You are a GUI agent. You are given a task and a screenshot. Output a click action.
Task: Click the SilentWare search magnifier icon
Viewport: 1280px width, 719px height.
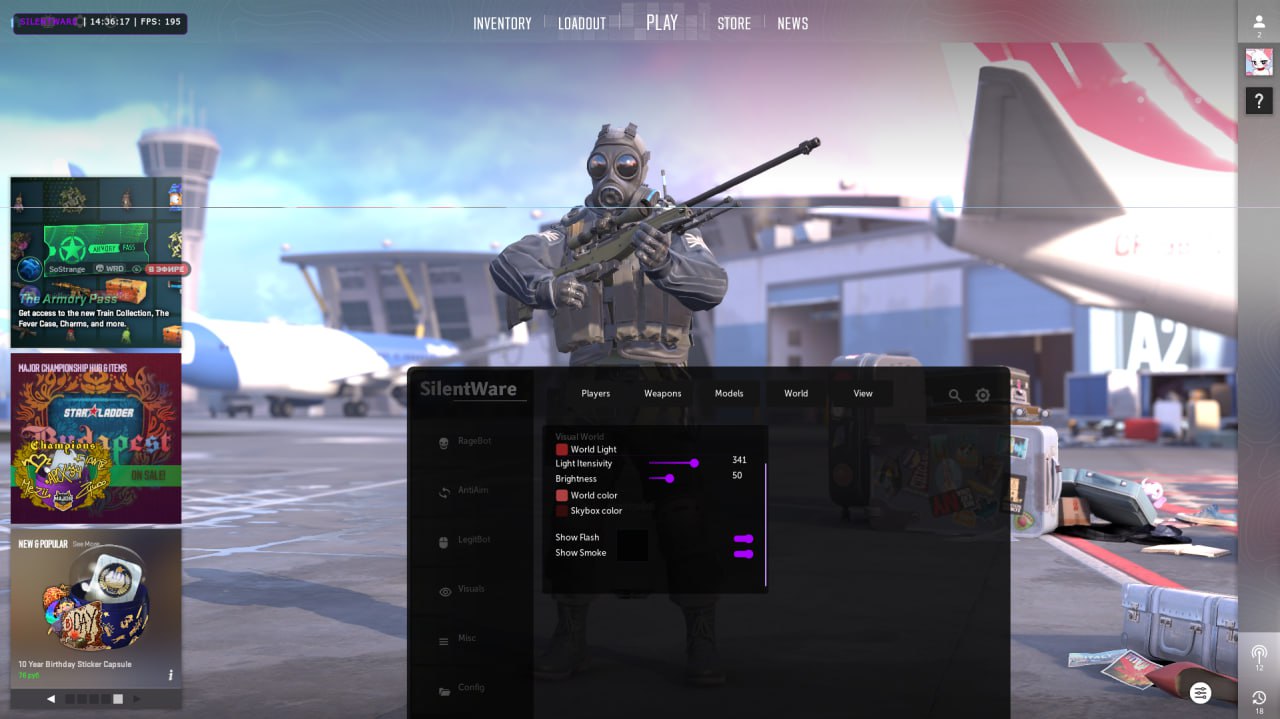tap(955, 396)
